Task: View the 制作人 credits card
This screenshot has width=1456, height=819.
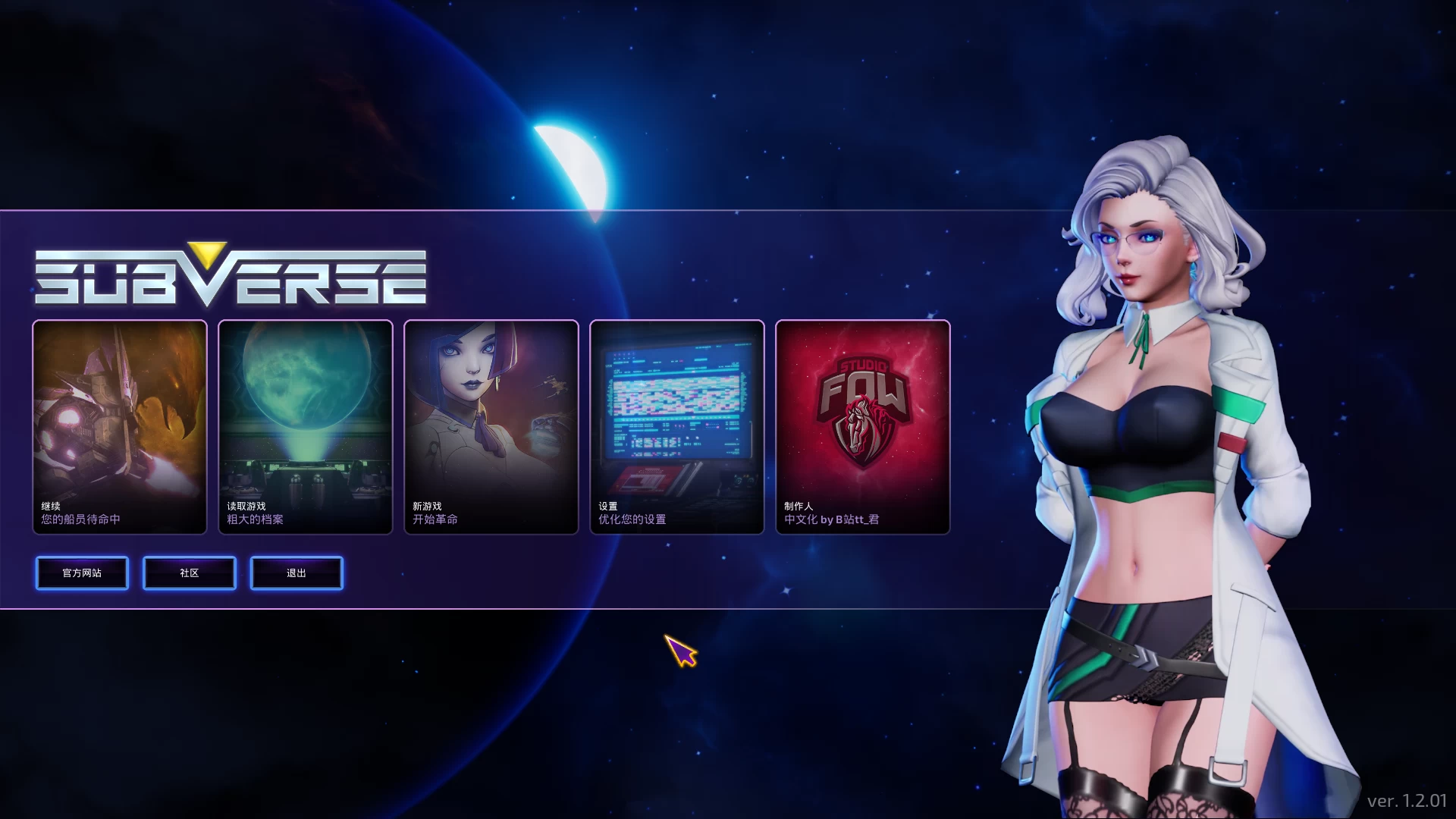Action: pyautogui.click(x=863, y=427)
